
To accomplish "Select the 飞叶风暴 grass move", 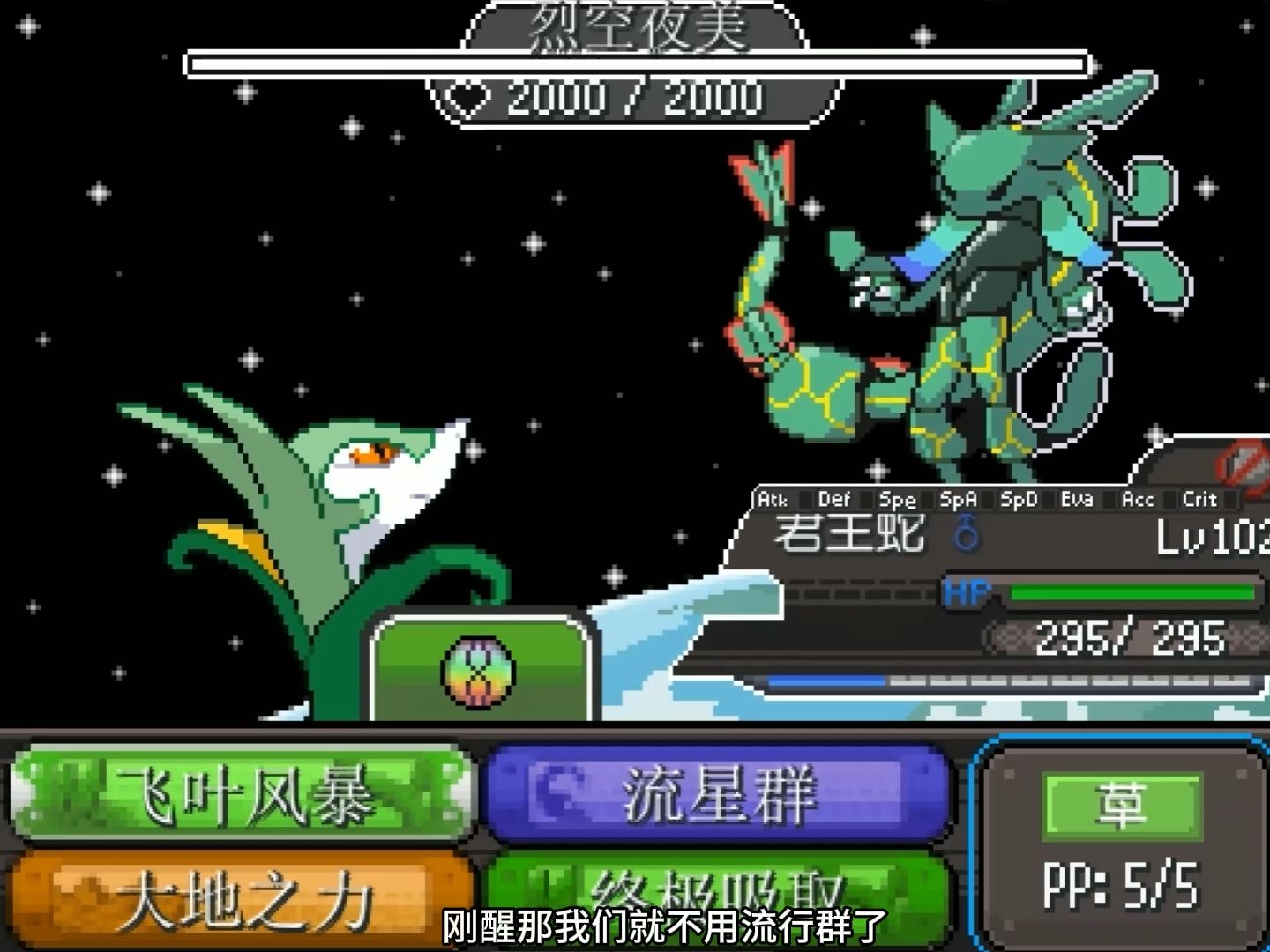I will (243, 796).
